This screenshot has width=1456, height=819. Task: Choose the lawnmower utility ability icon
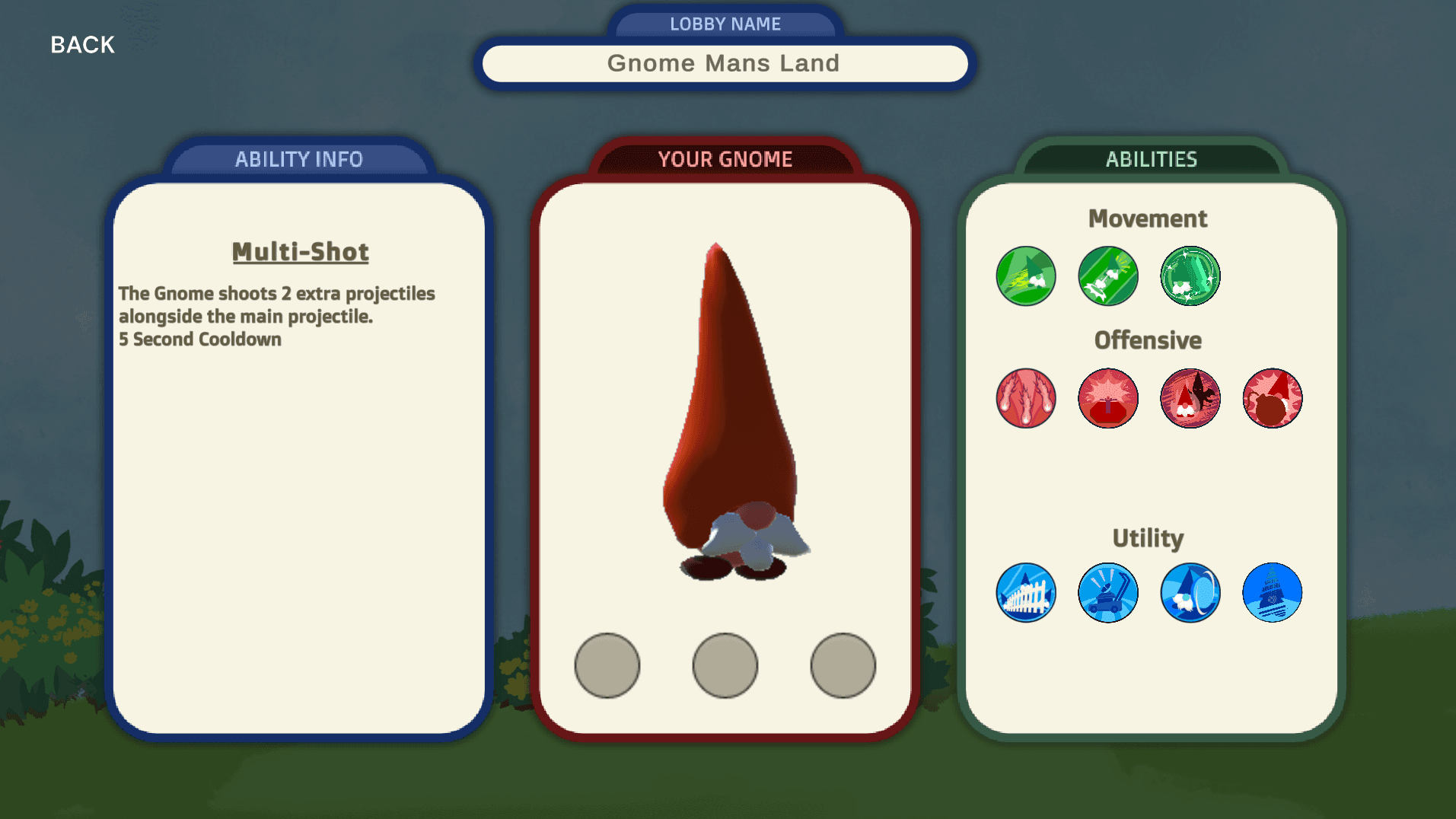[x=1107, y=593]
